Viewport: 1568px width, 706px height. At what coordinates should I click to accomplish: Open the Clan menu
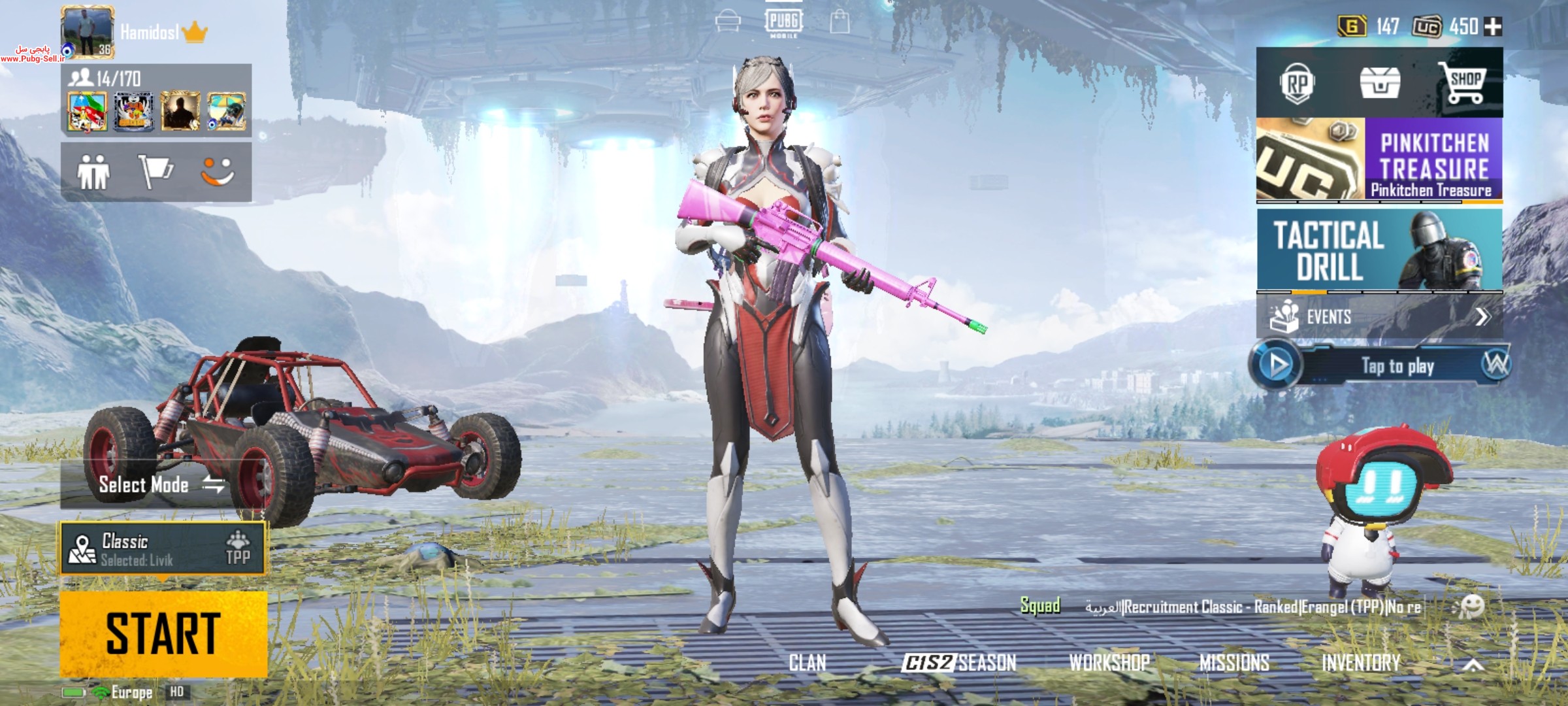(x=808, y=663)
